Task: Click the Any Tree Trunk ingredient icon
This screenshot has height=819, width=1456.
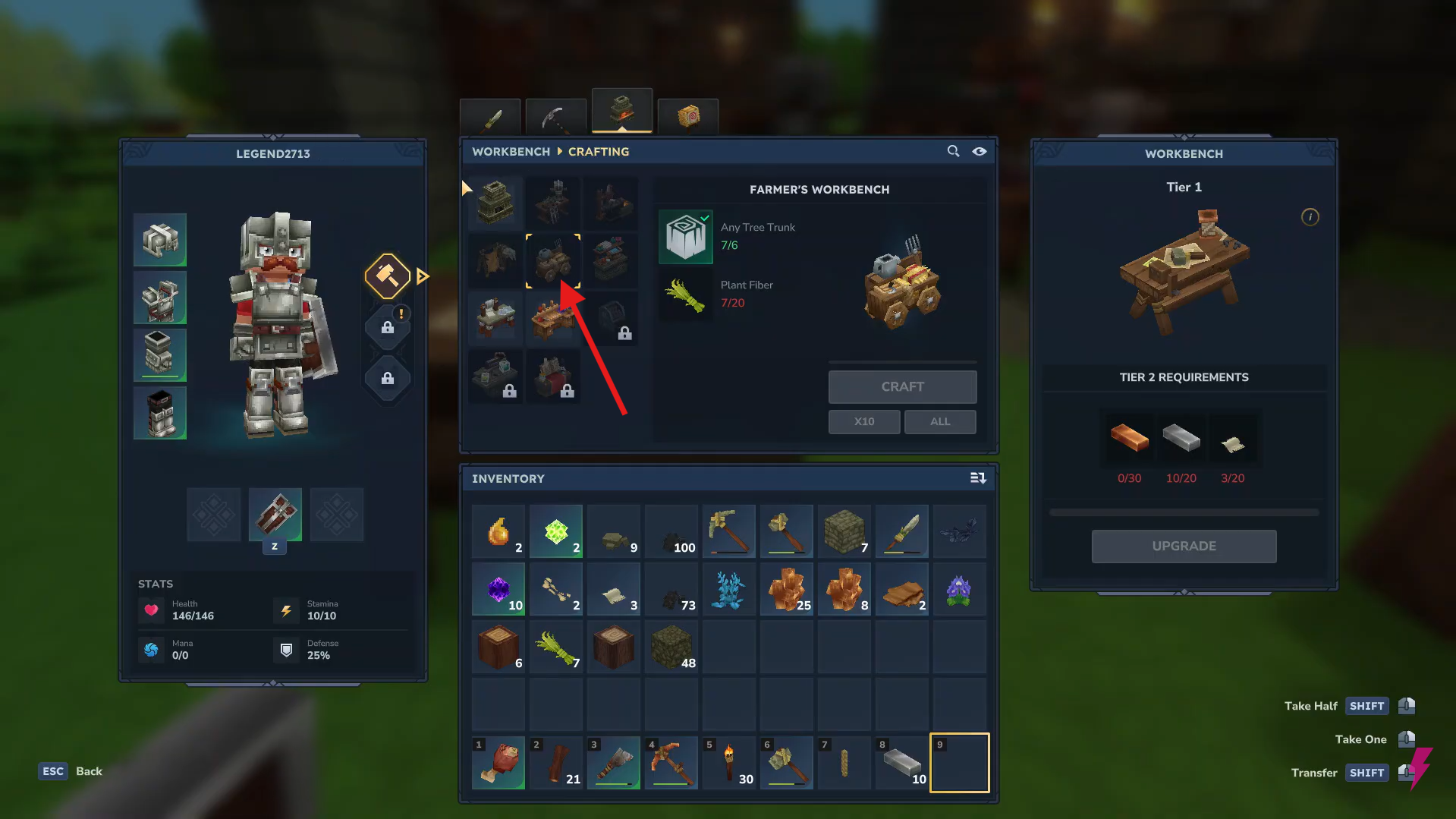Action: point(685,236)
